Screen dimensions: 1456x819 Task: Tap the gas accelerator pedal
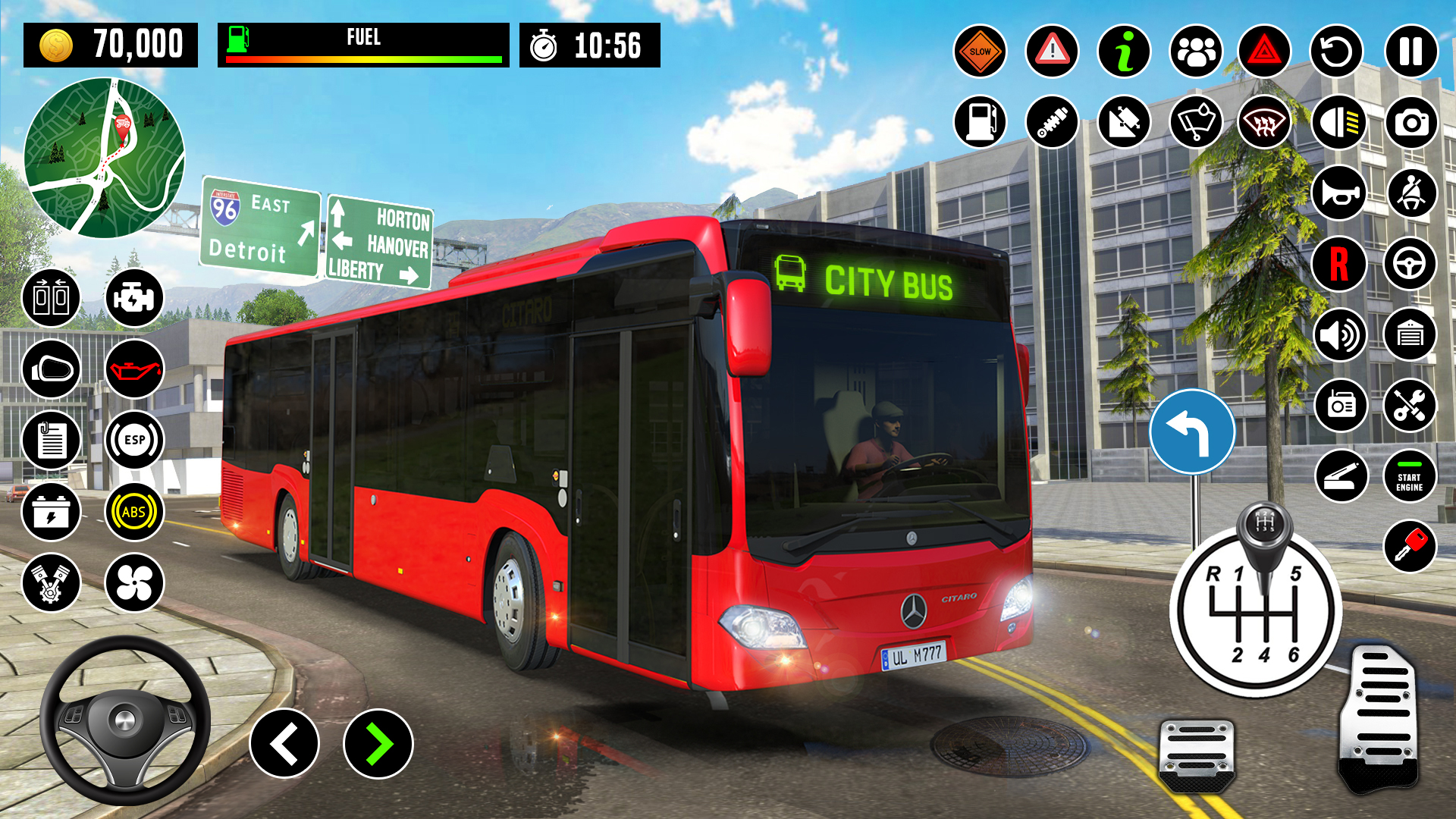[1378, 717]
